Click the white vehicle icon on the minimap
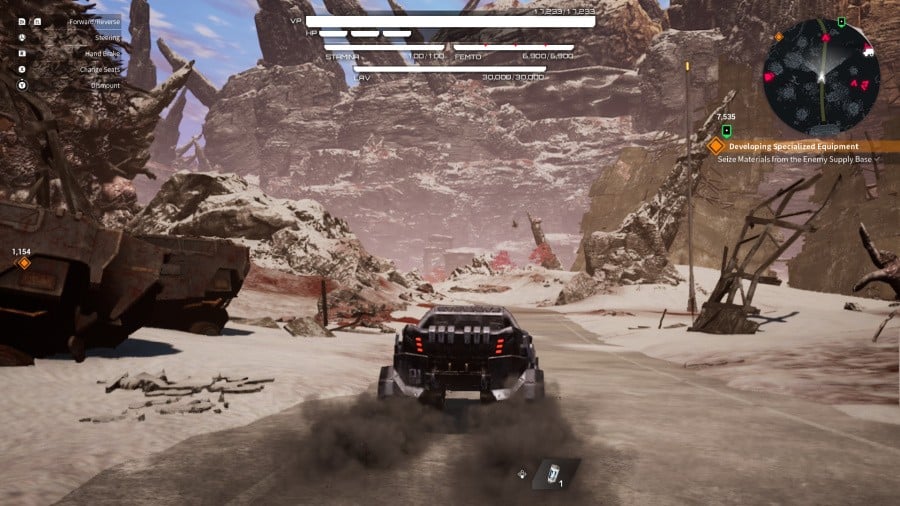The height and width of the screenshot is (506, 900). [x=867, y=50]
